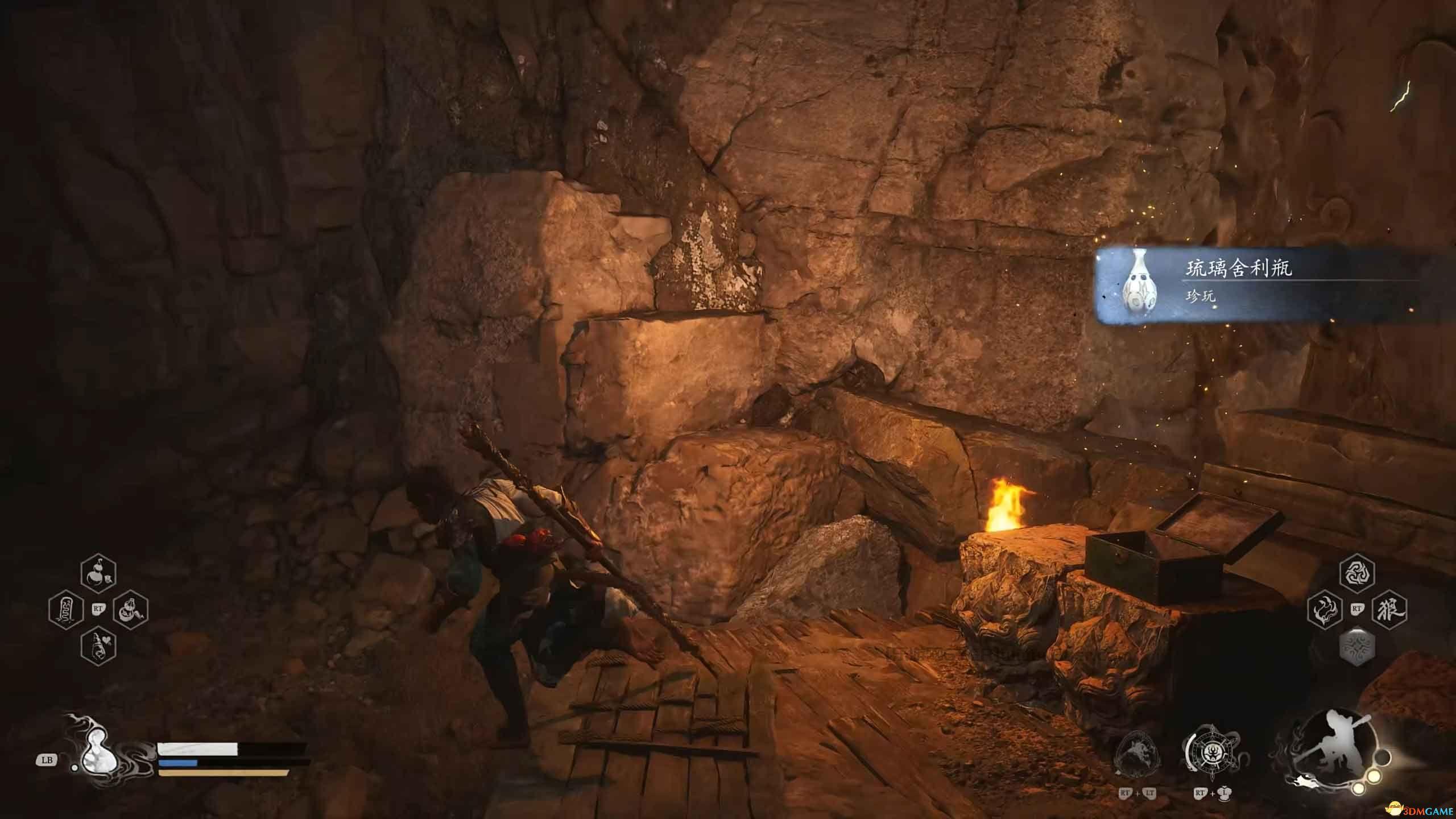The image size is (1456, 819).
Task: Select the greyed-out stone hexagon spell
Action: point(1358,646)
